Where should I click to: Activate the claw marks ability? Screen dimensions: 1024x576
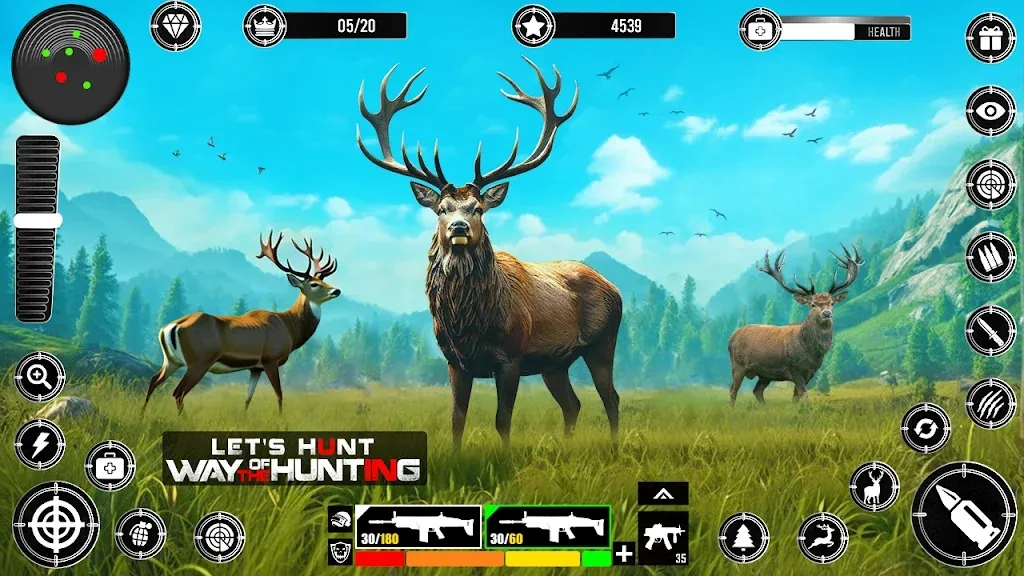pyautogui.click(x=990, y=403)
